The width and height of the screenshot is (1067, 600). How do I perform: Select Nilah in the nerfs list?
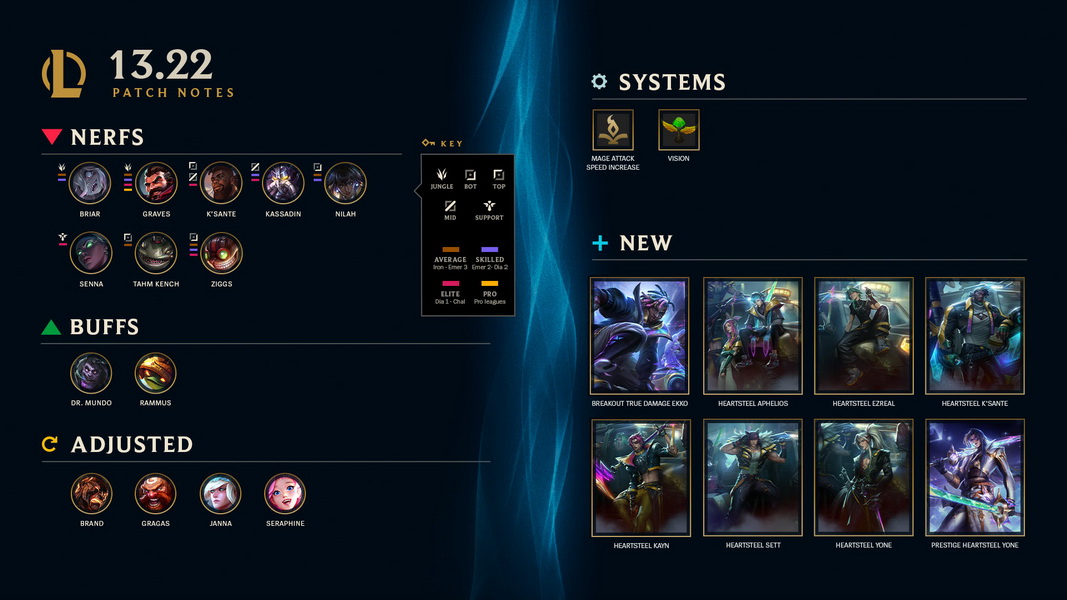click(x=345, y=183)
